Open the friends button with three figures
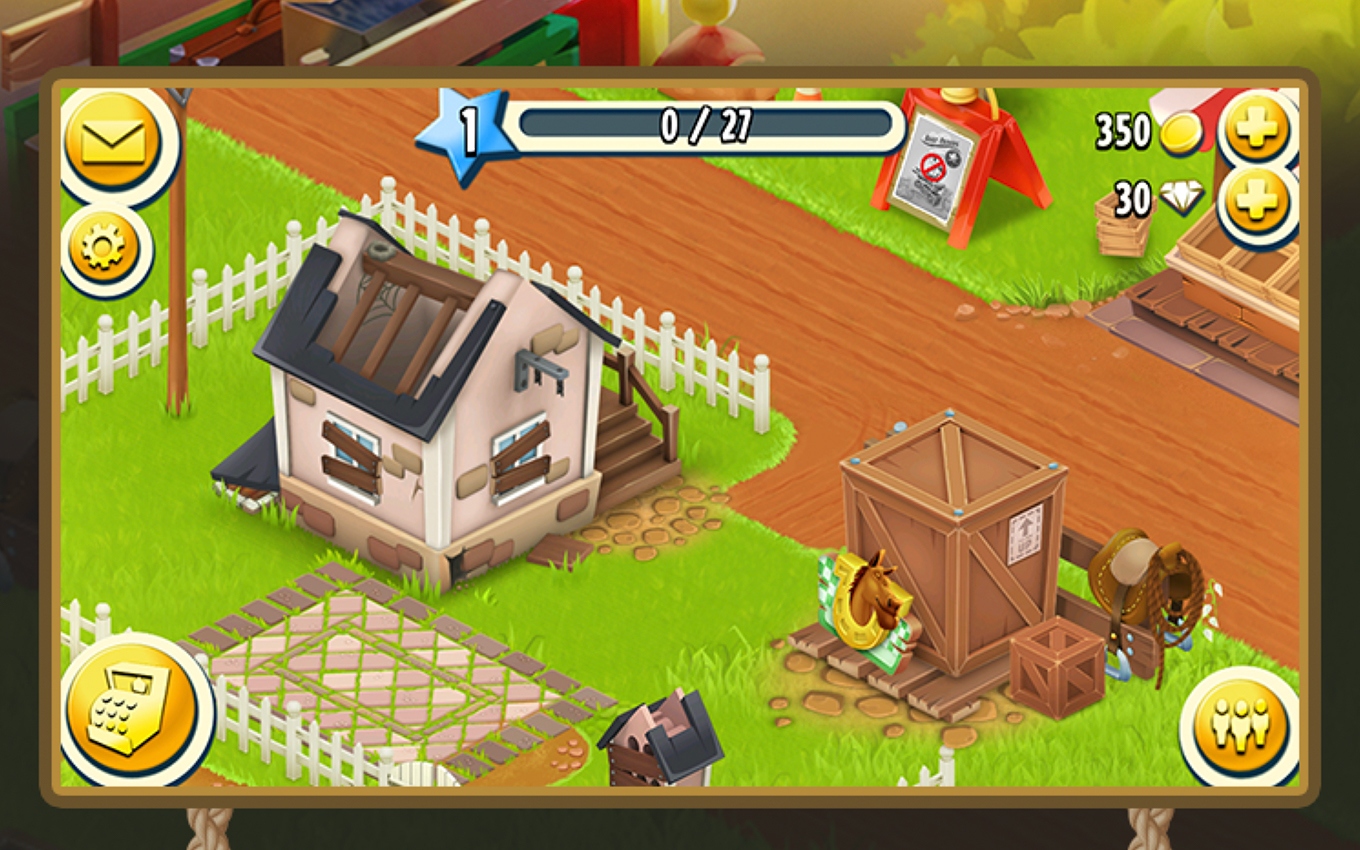 click(1240, 723)
